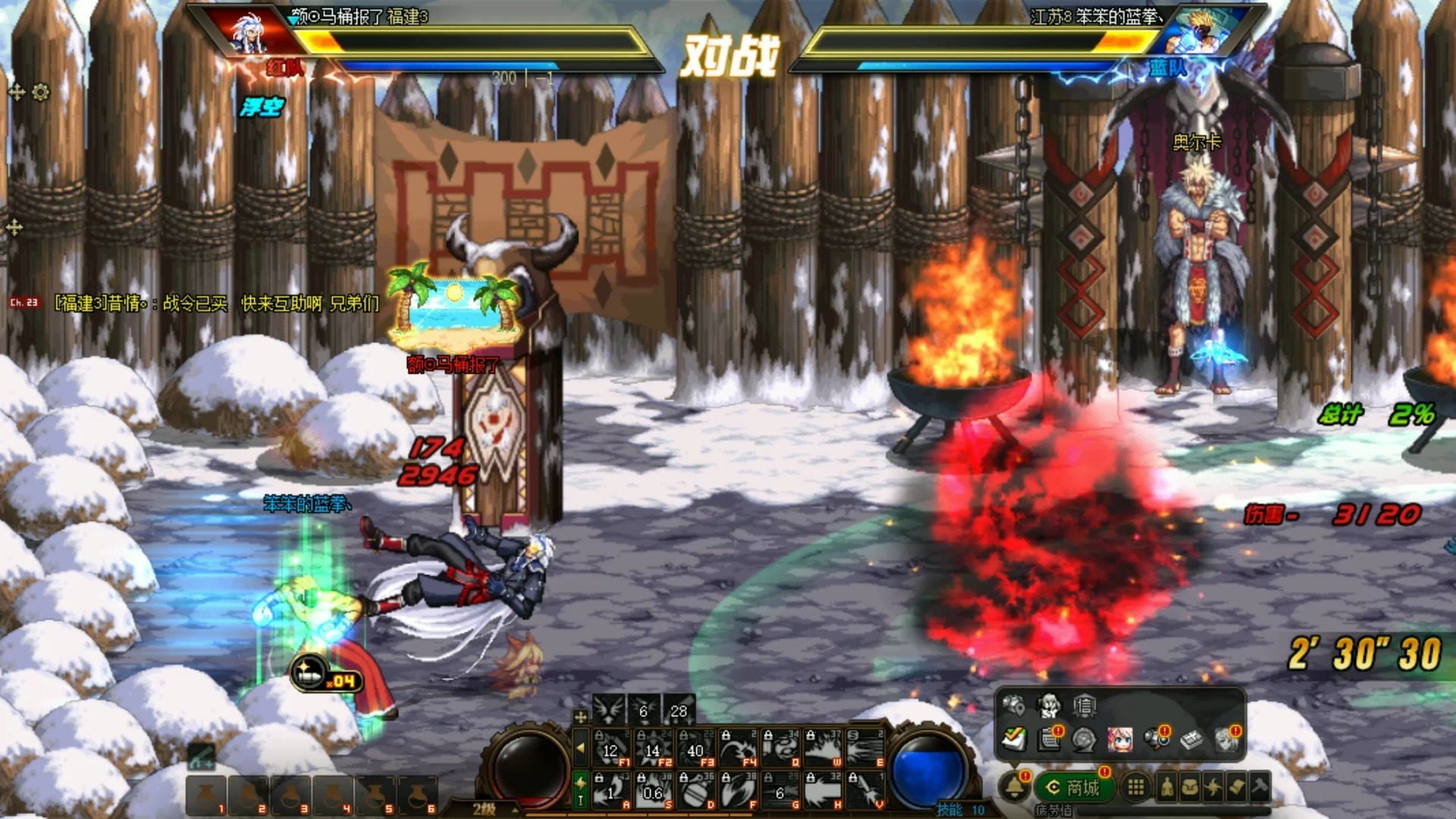Click the notification bell icon
The image size is (1456, 819).
(1015, 787)
